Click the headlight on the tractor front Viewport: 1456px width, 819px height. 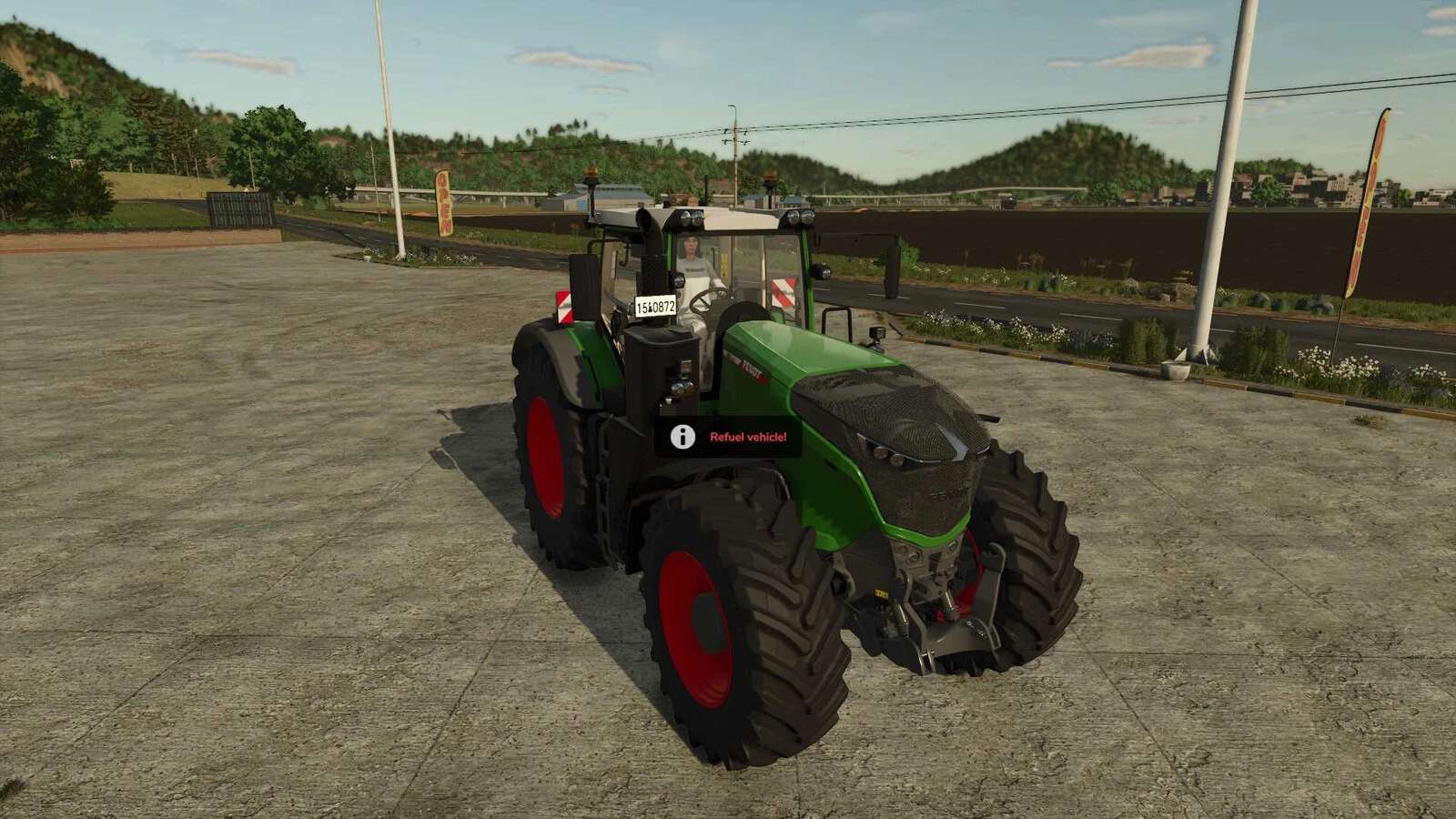[x=883, y=450]
